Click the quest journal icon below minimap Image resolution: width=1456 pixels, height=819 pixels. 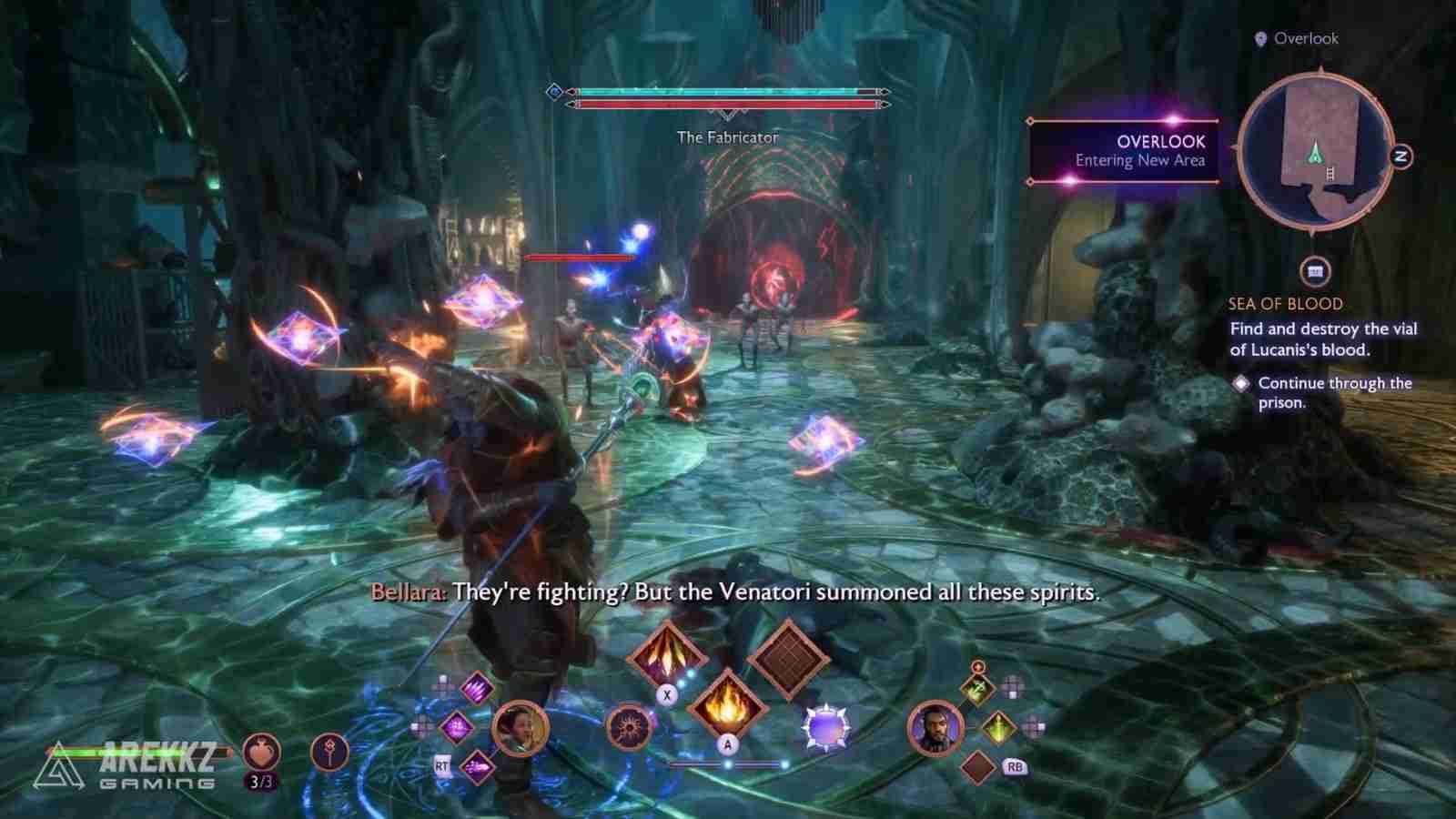click(1315, 271)
